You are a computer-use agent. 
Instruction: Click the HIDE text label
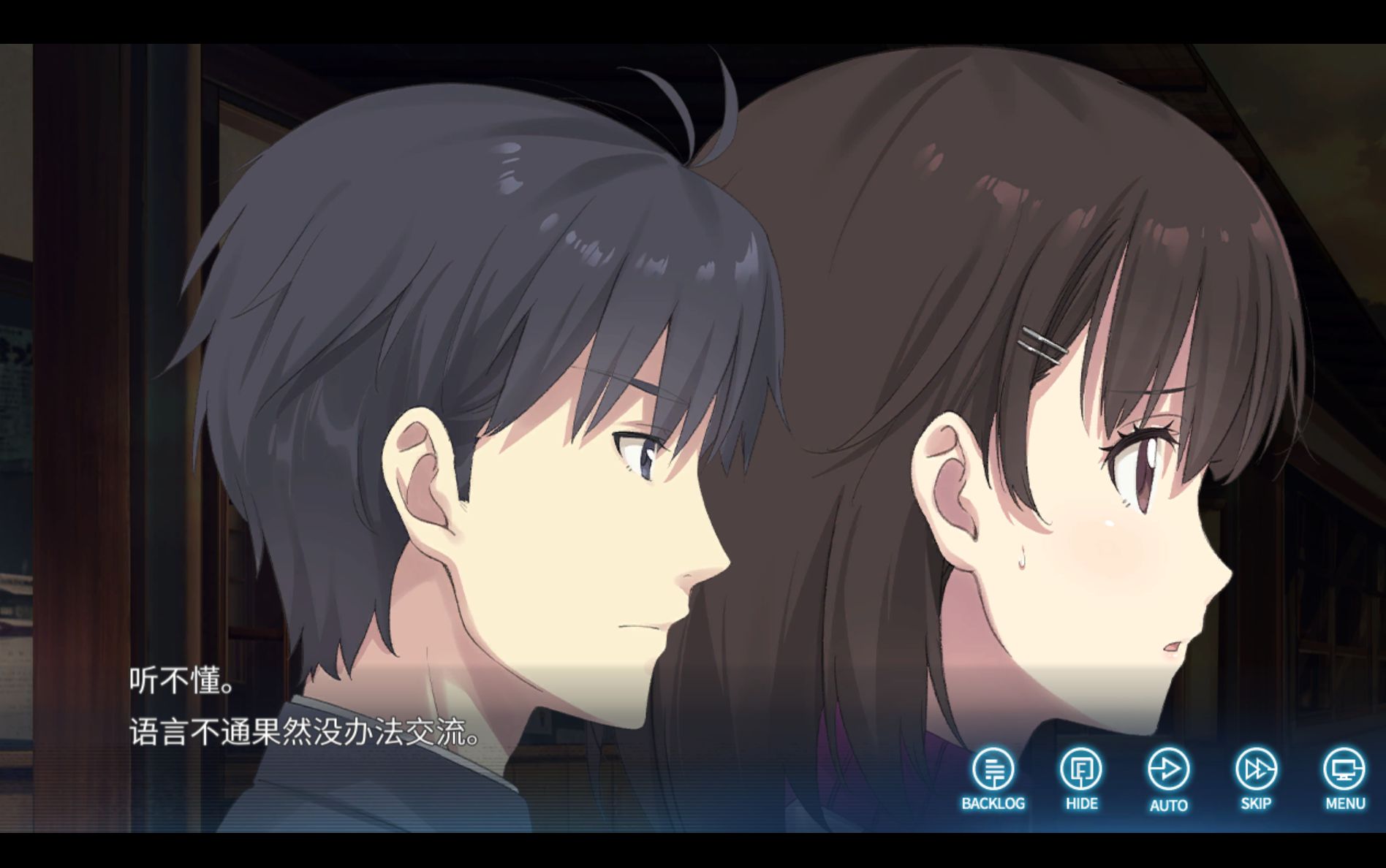[x=1080, y=804]
